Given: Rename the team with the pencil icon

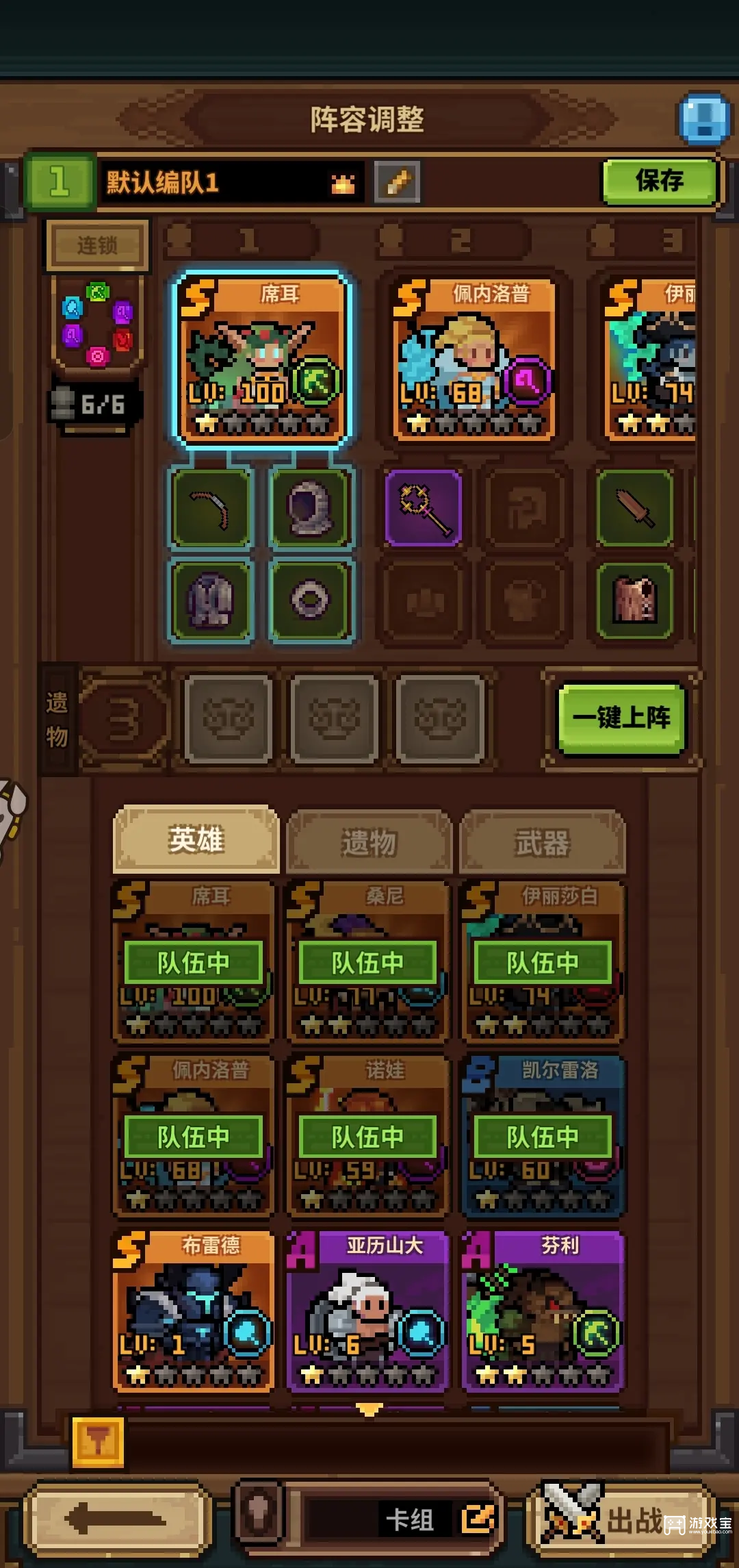Looking at the screenshot, I should (x=398, y=182).
